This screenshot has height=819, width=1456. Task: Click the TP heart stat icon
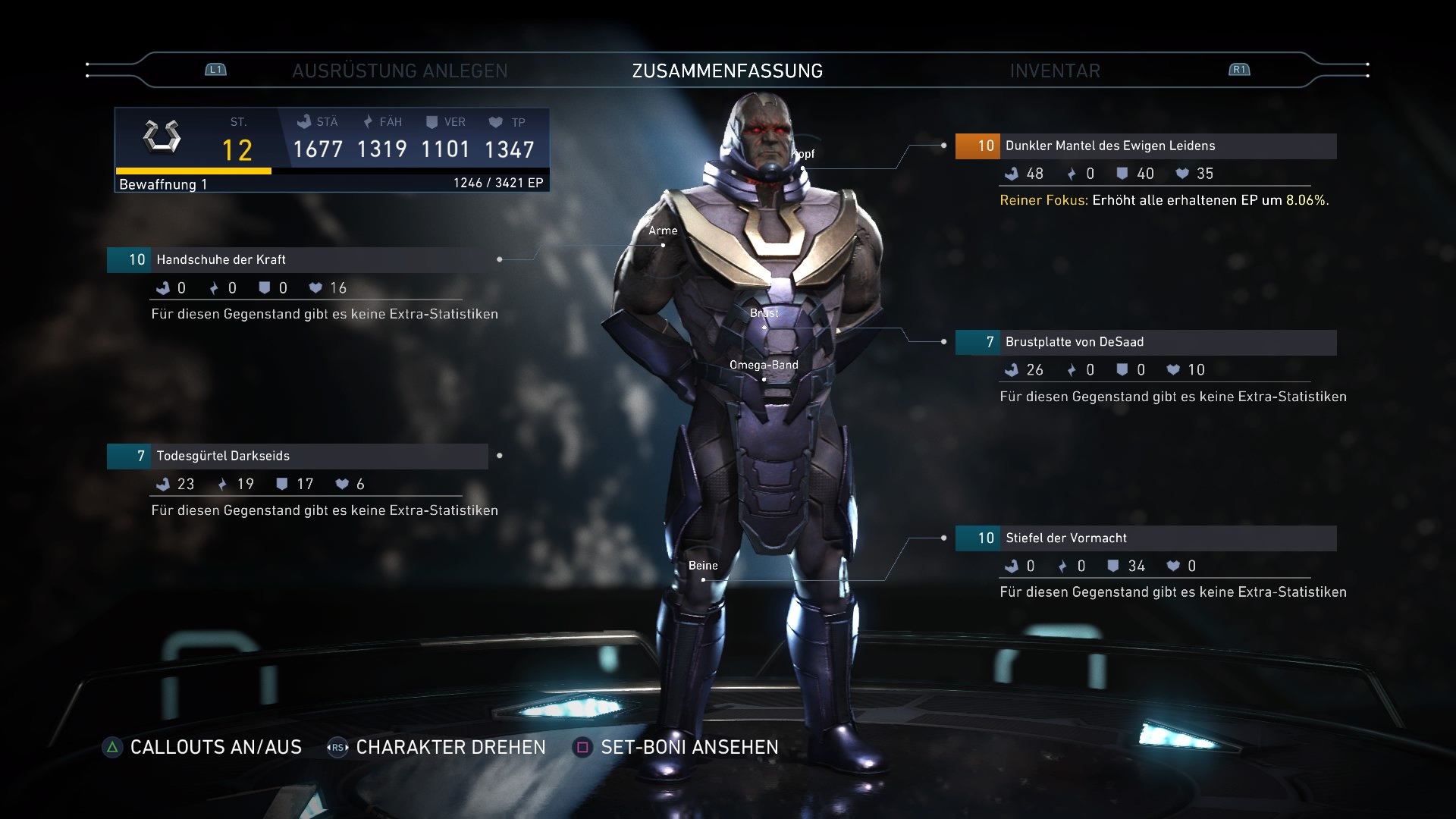[x=496, y=121]
